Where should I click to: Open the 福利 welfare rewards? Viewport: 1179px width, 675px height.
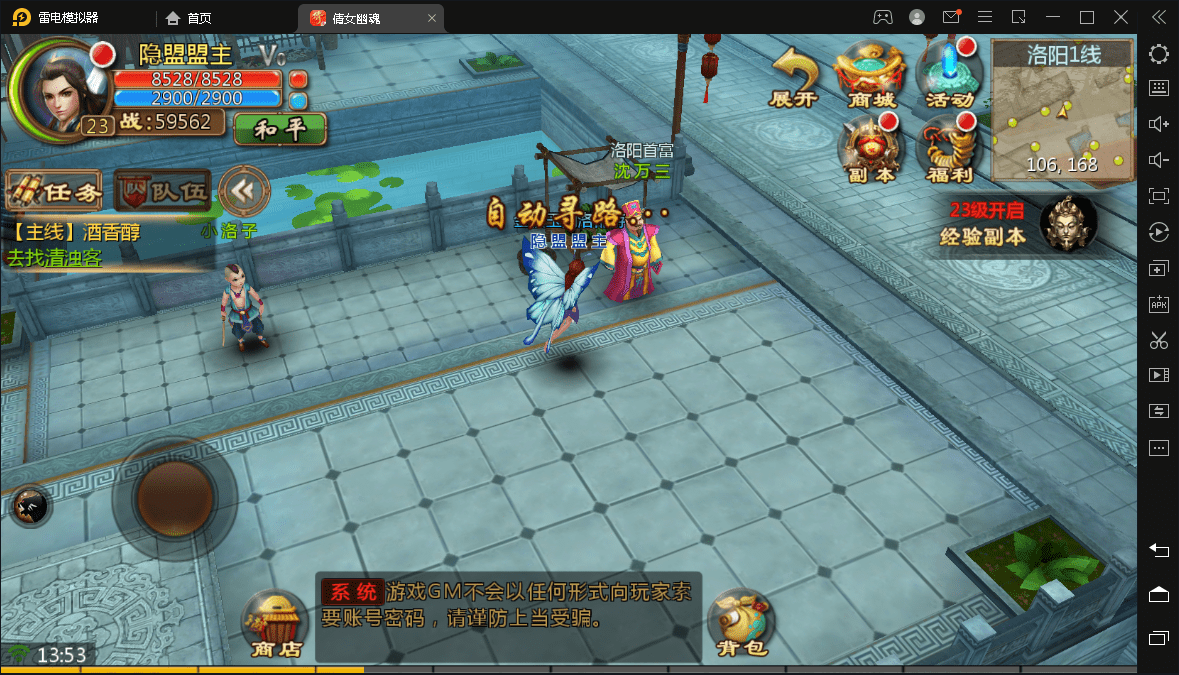(949, 148)
